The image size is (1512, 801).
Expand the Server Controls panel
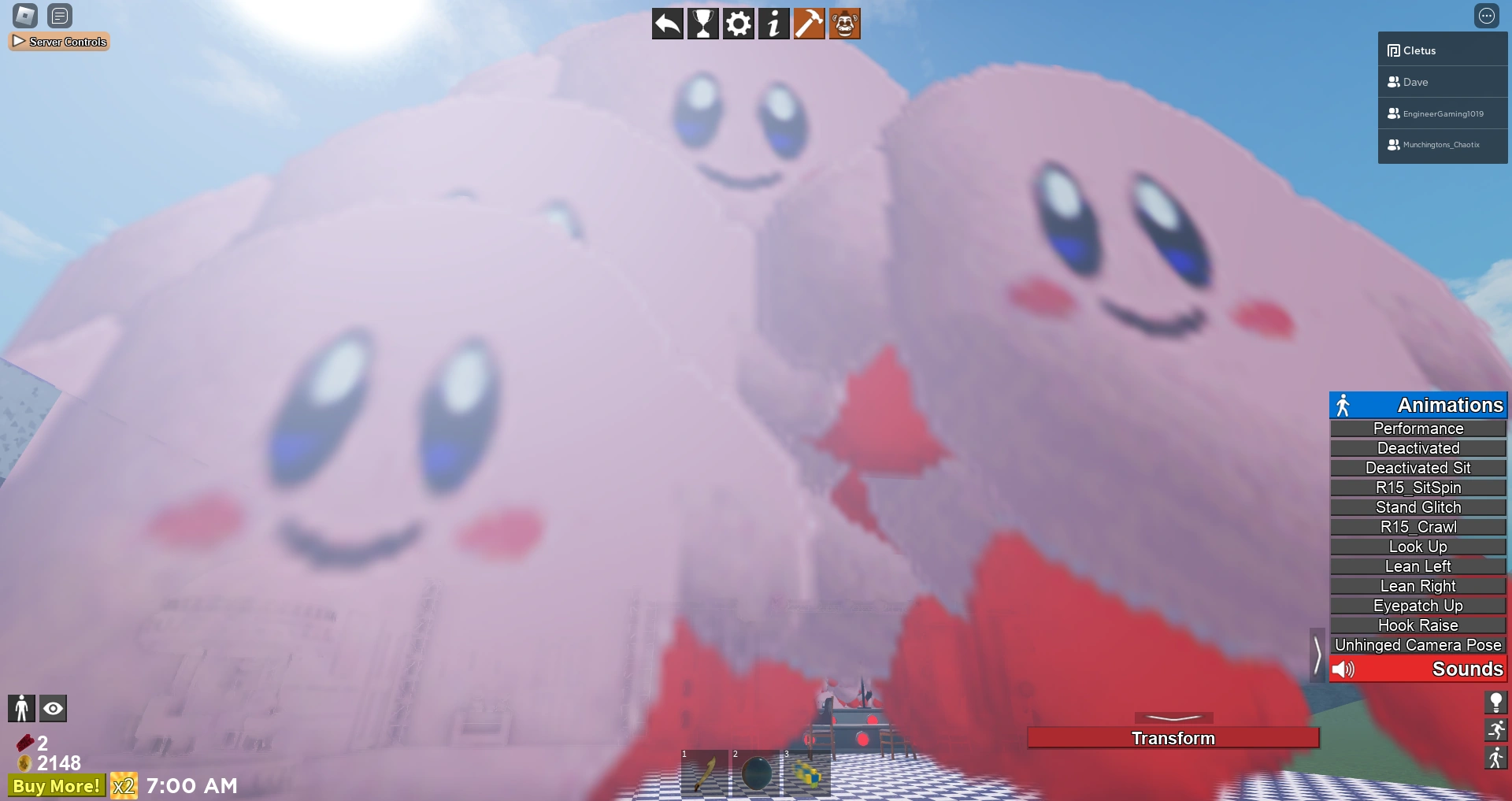point(59,41)
